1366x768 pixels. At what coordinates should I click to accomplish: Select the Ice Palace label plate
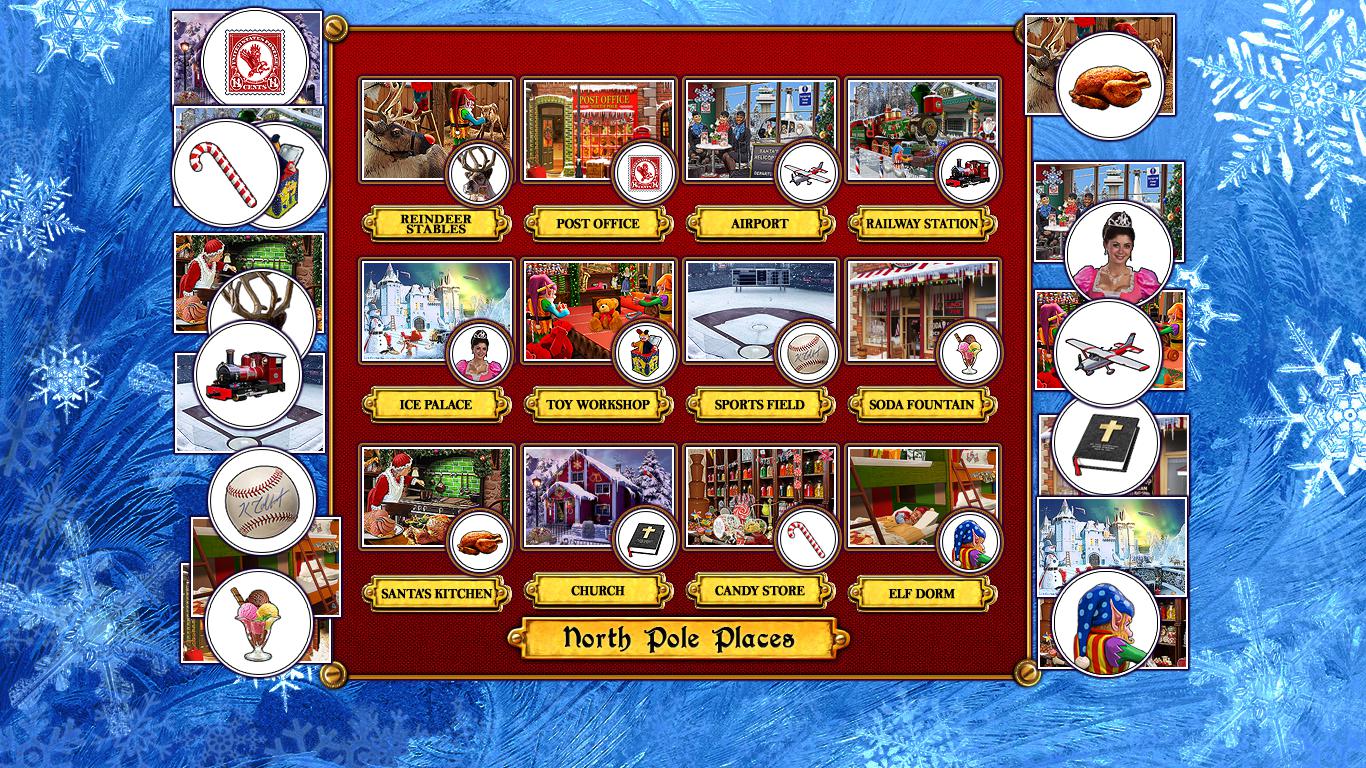click(435, 405)
